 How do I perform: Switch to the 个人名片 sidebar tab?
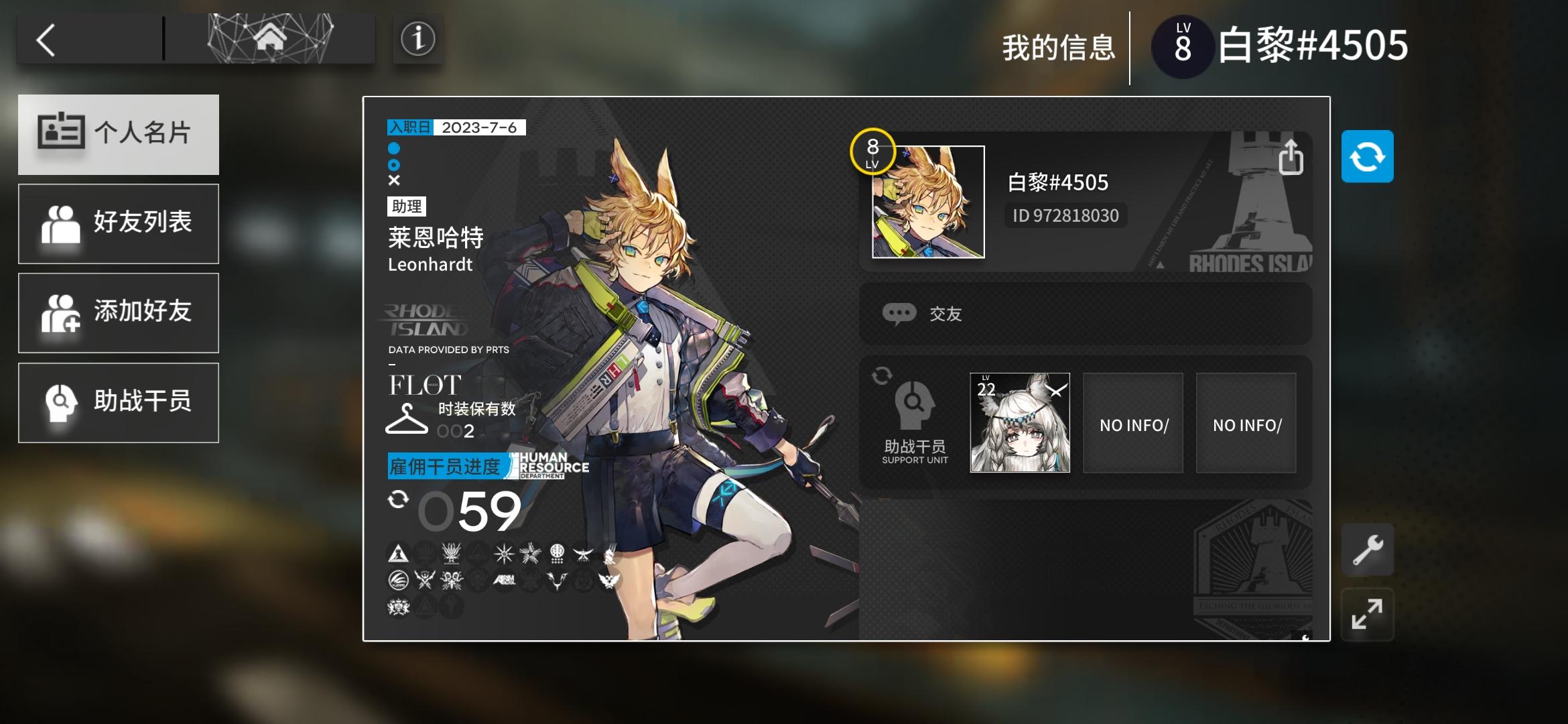[x=119, y=134]
